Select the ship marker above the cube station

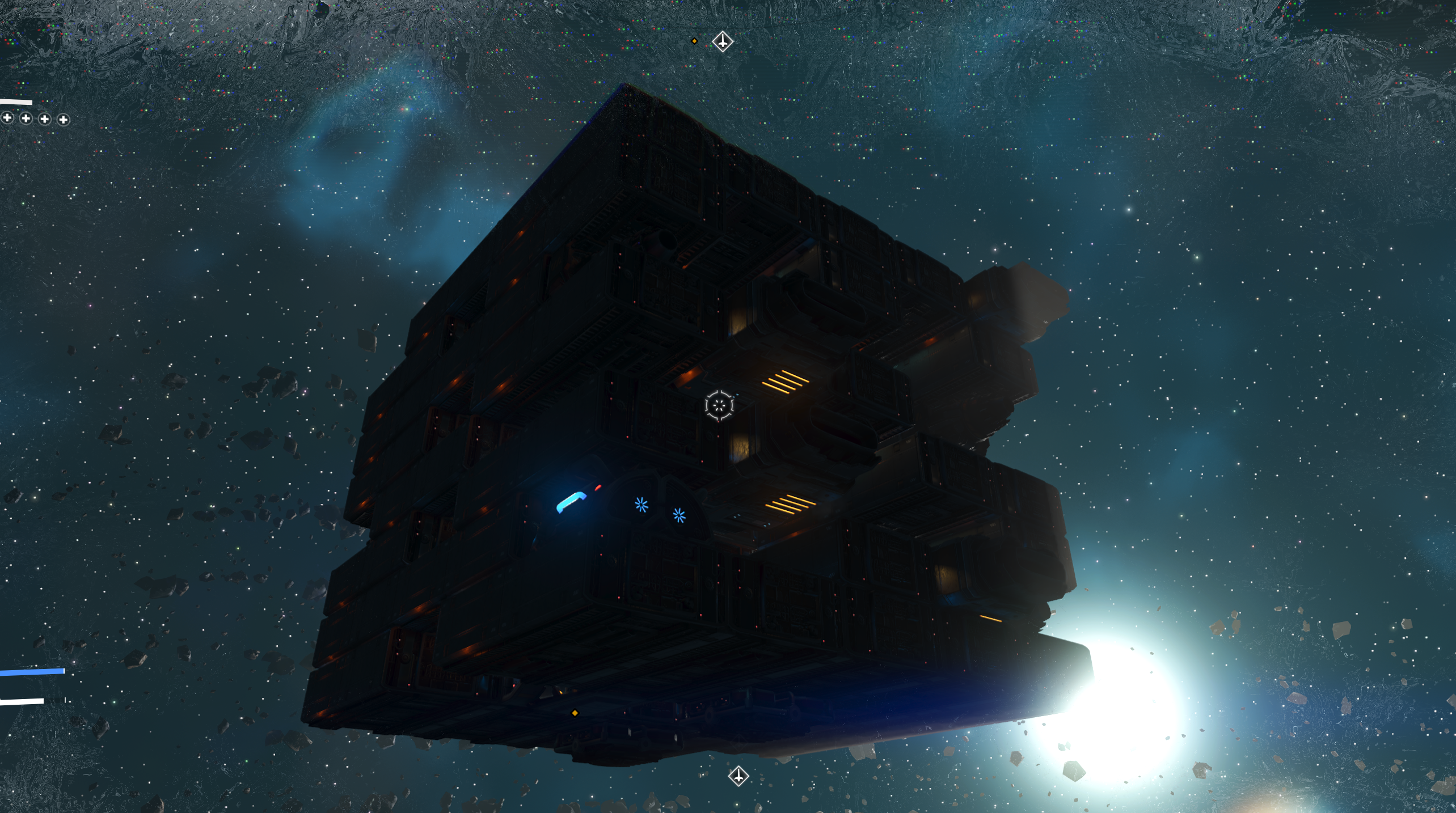722,41
